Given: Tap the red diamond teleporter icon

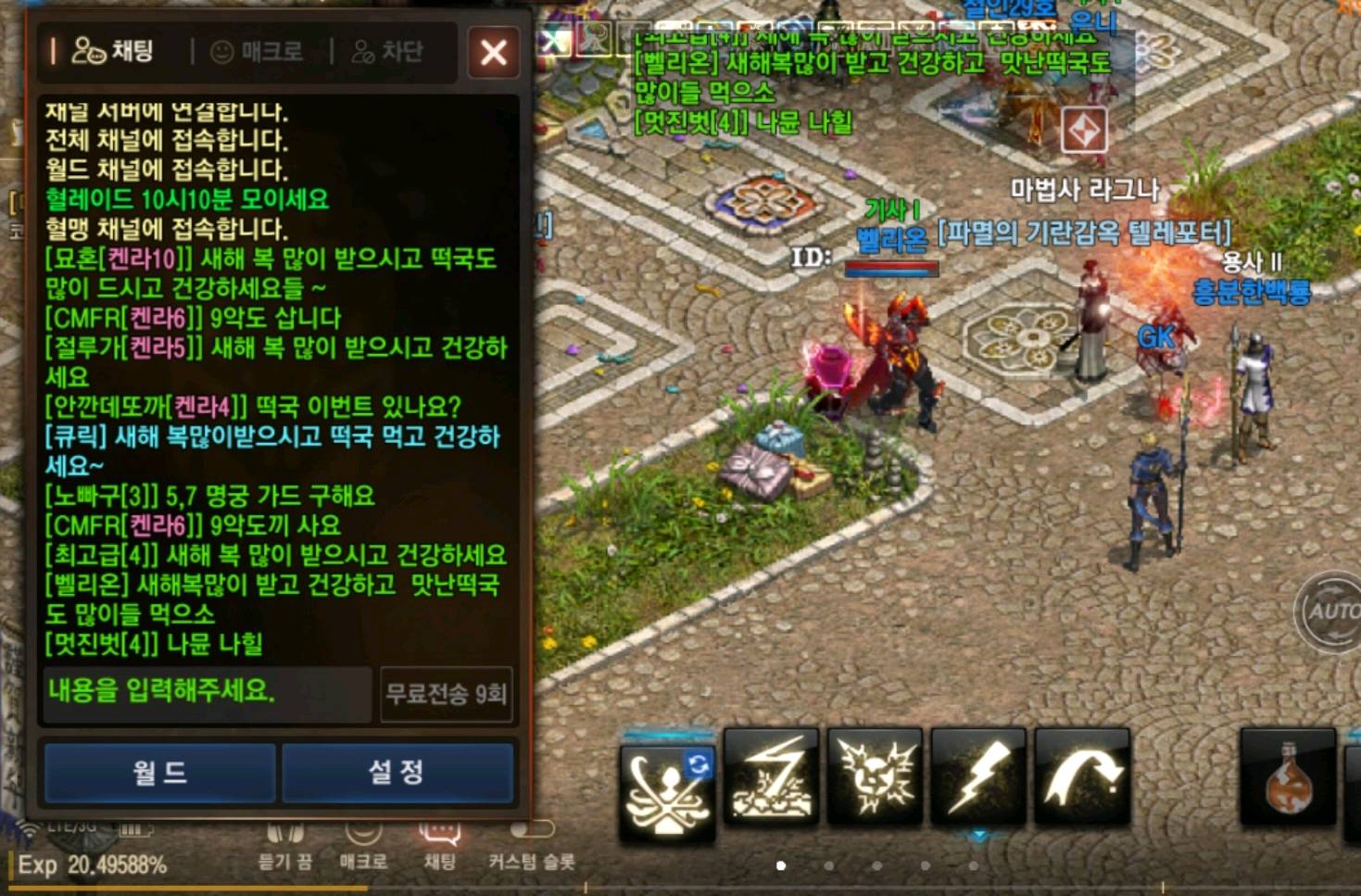Looking at the screenshot, I should coord(1084,131).
